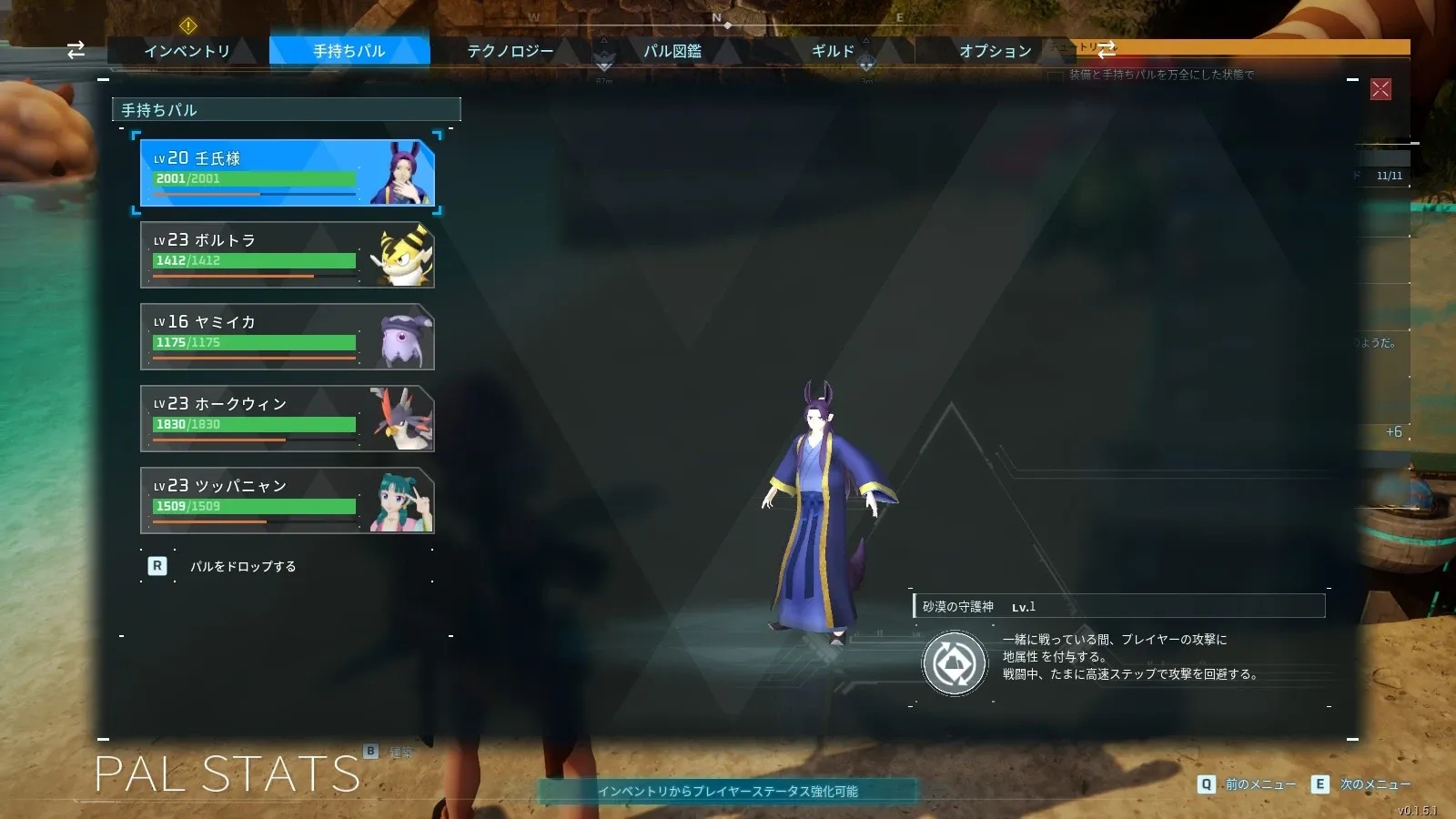The image size is (1456, 819).
Task: Expand the tutorial panel with its arrow icon
Action: pos(1106,51)
